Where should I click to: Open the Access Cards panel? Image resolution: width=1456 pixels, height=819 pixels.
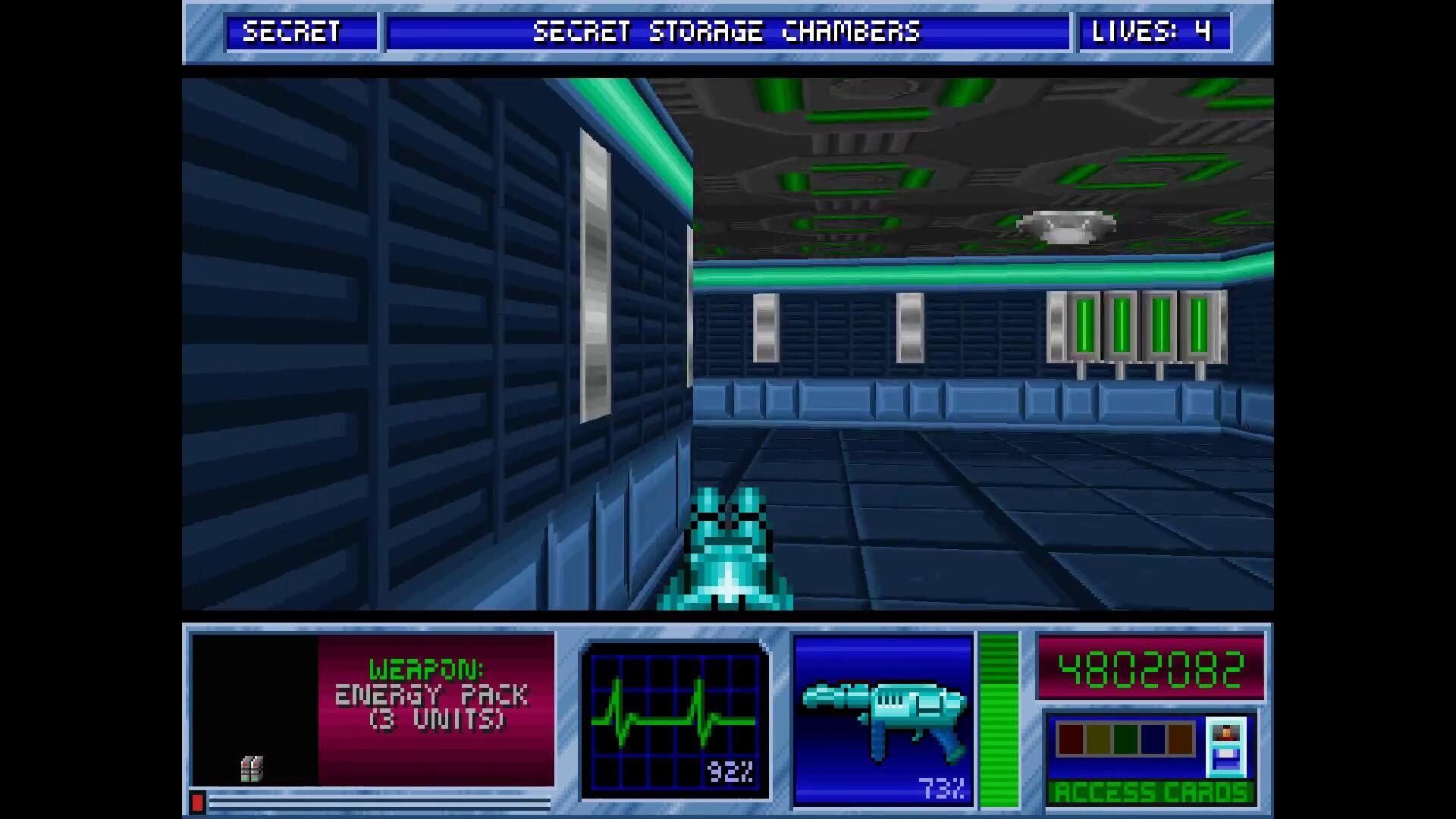coord(1150,792)
